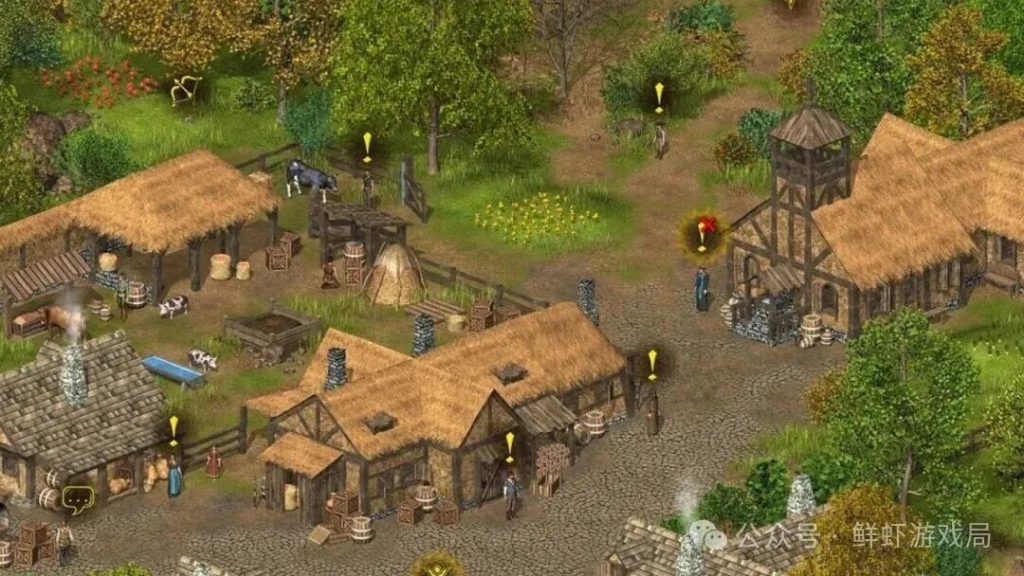Select the speech bubble dialogue icon

click(x=77, y=496)
